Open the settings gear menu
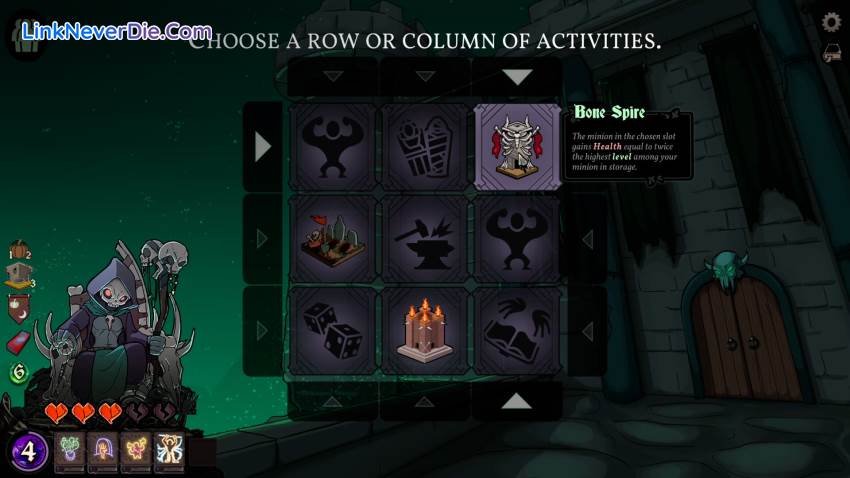 (831, 22)
